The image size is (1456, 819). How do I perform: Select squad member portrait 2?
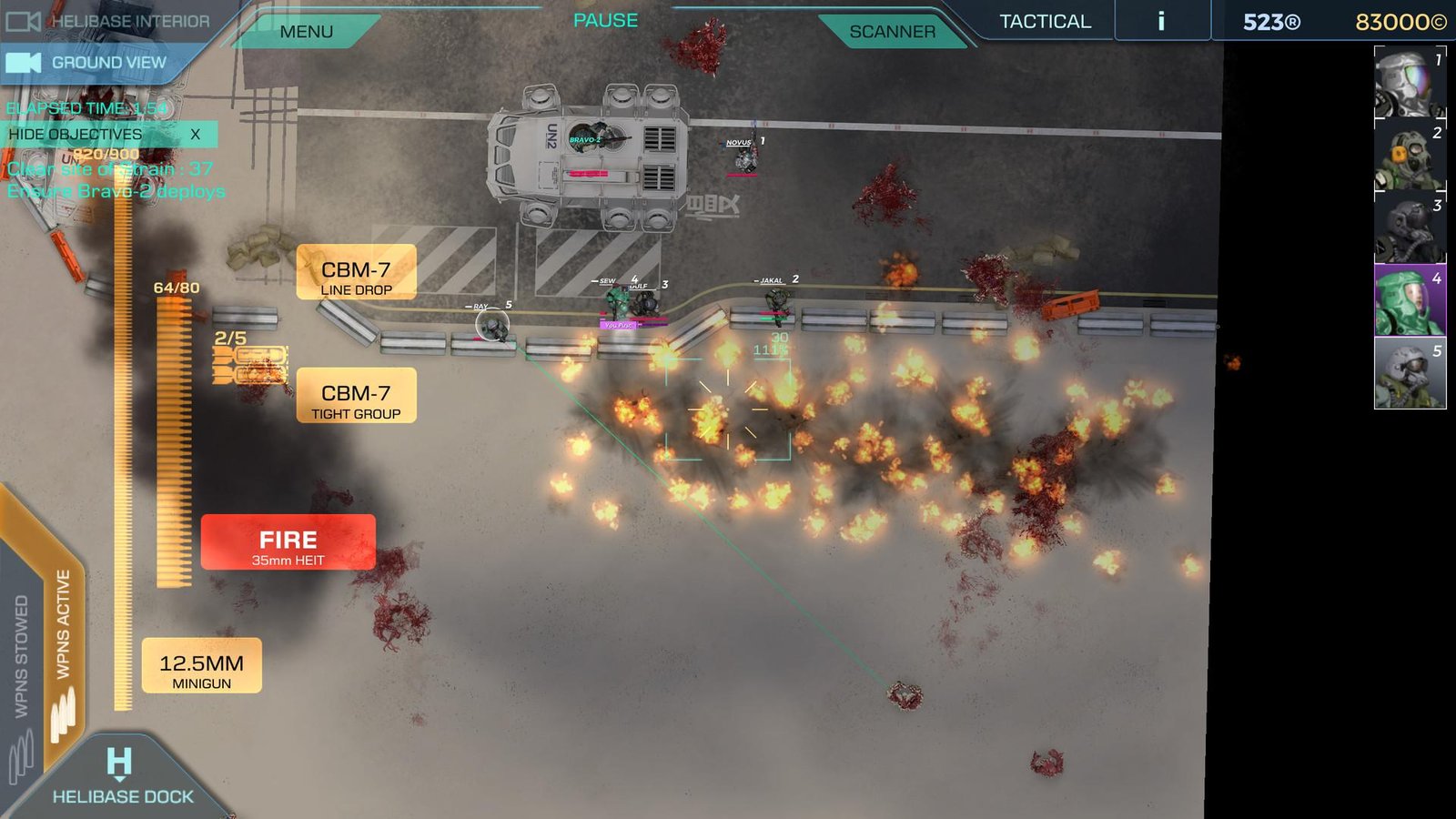[x=1409, y=156]
